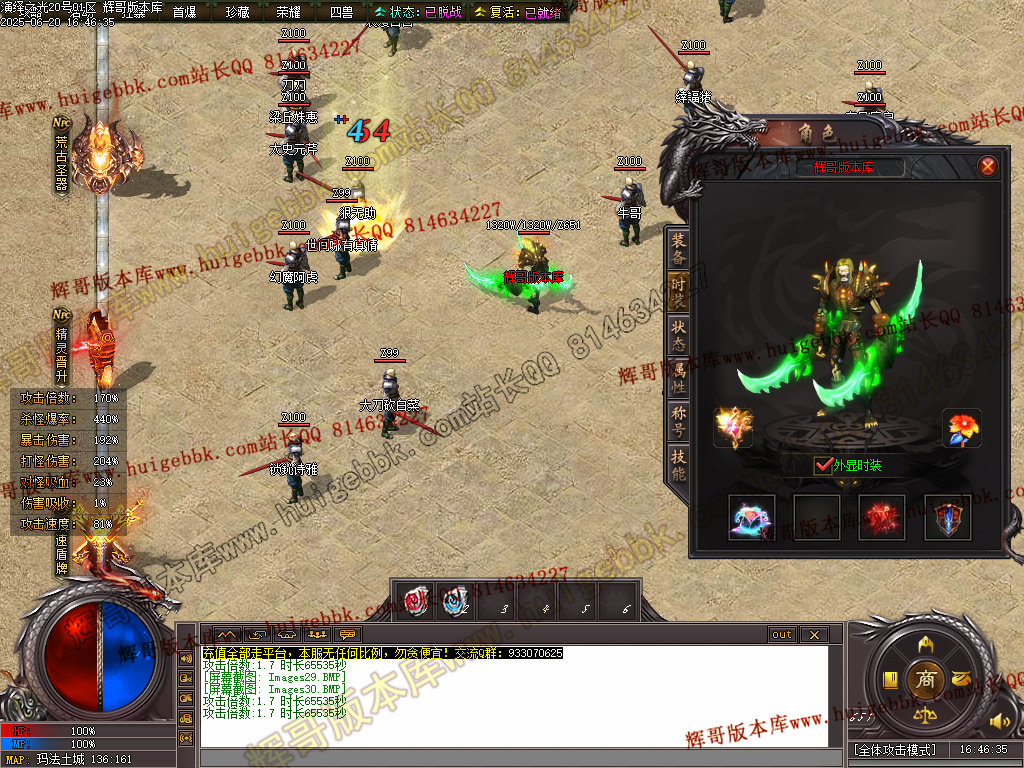Close the character panel with the red X

point(988,166)
